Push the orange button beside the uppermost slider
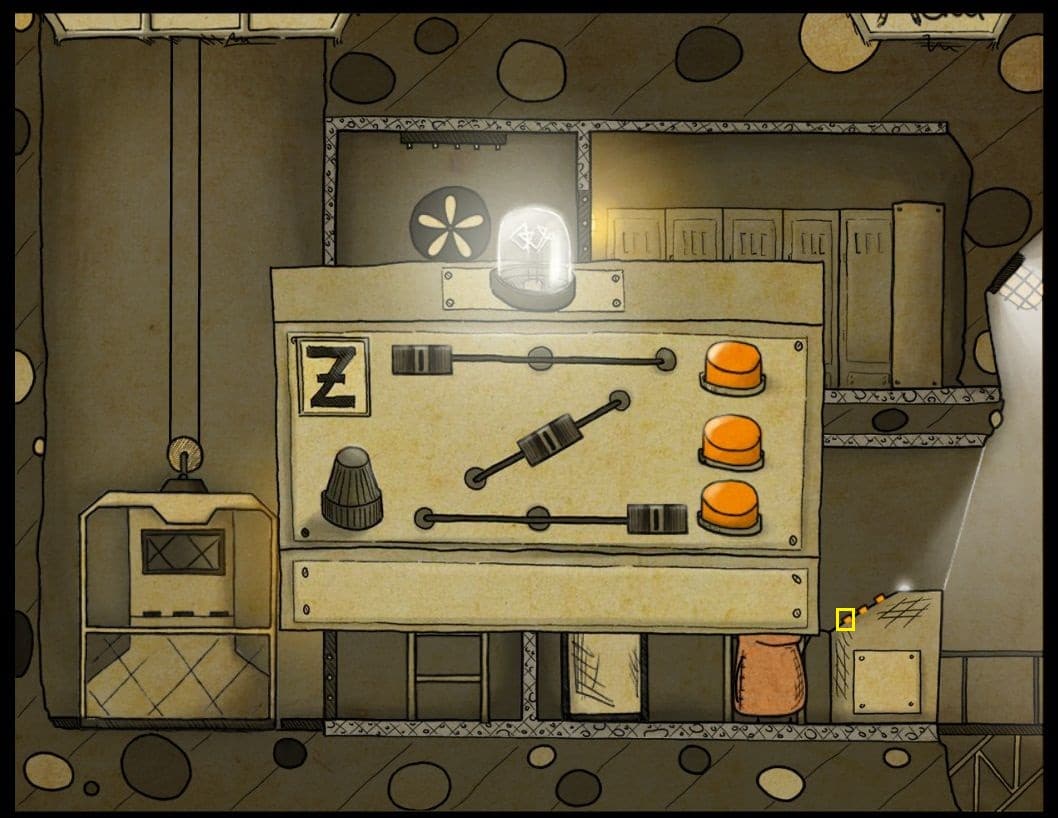 pyautogui.click(x=734, y=366)
